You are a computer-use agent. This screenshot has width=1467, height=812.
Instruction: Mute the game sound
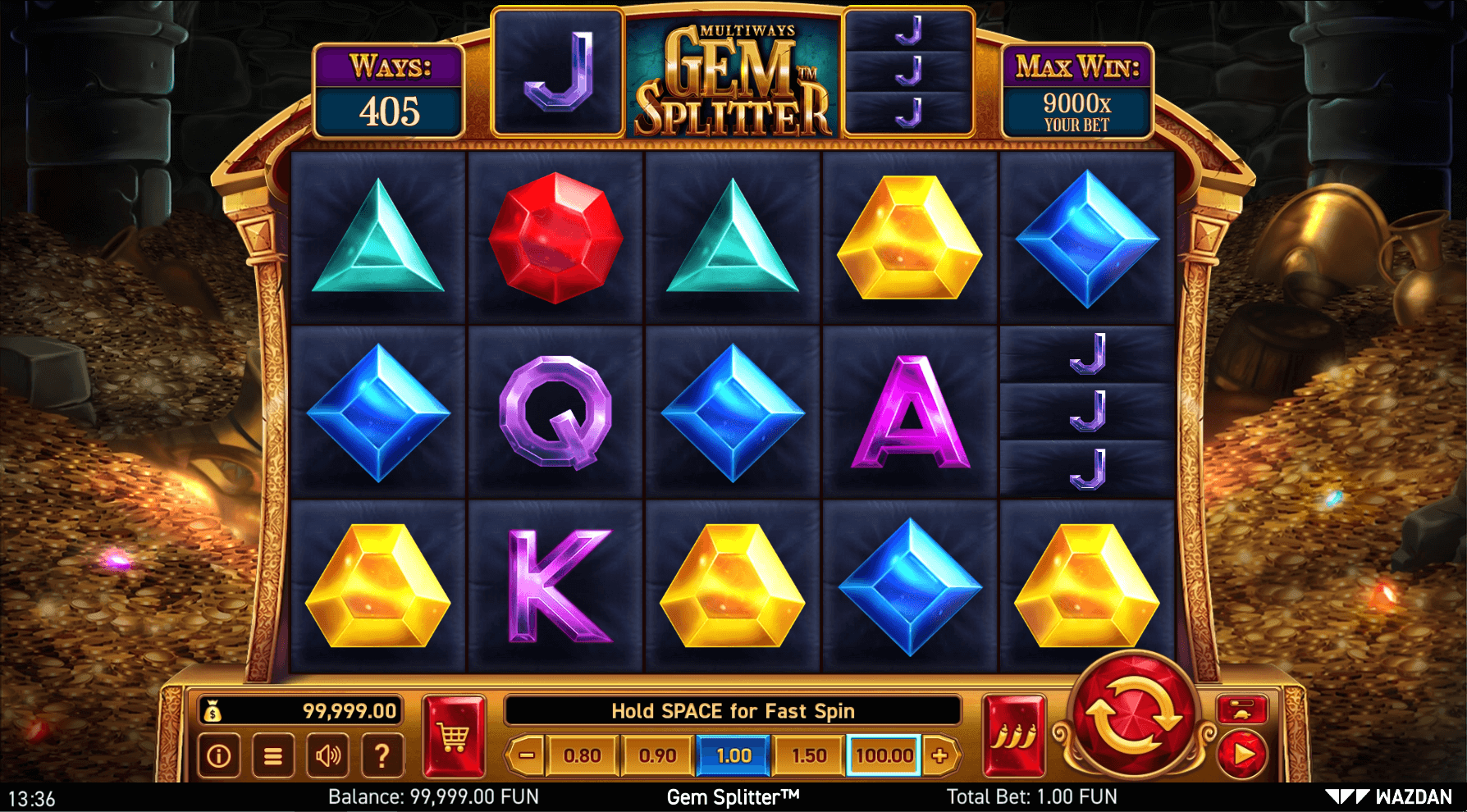pyautogui.click(x=327, y=756)
